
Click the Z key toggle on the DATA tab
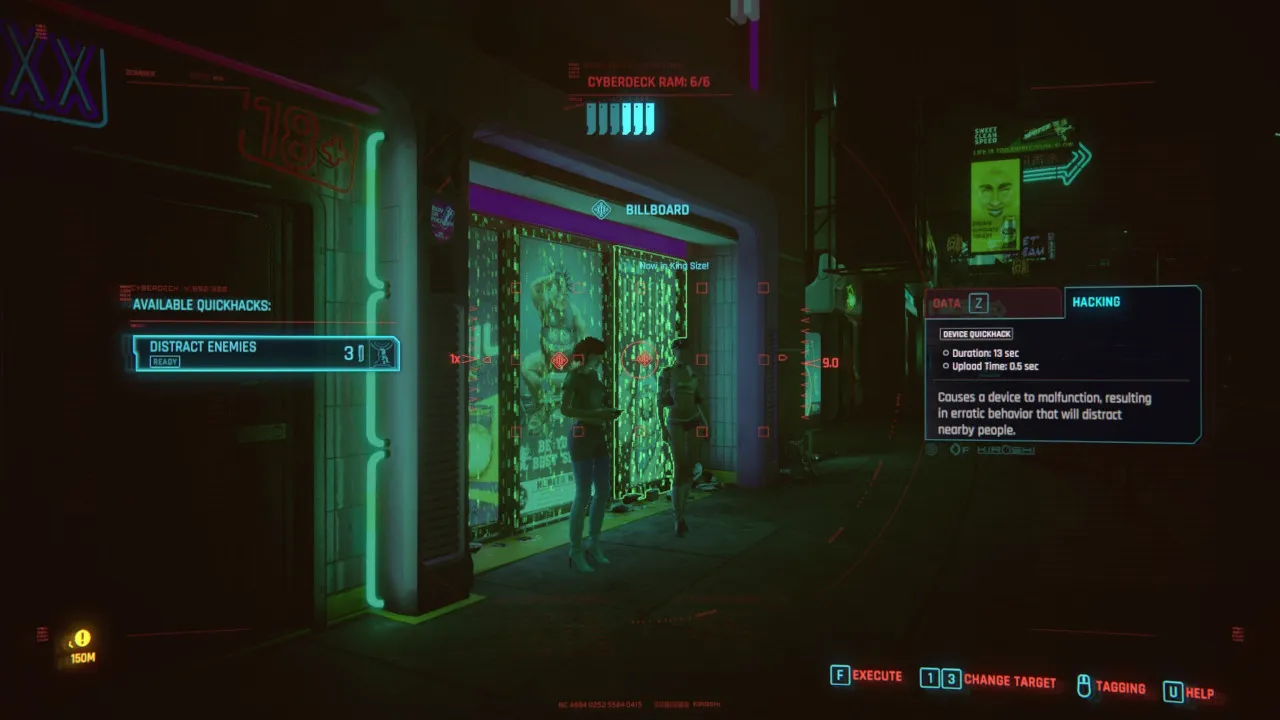pyautogui.click(x=978, y=303)
